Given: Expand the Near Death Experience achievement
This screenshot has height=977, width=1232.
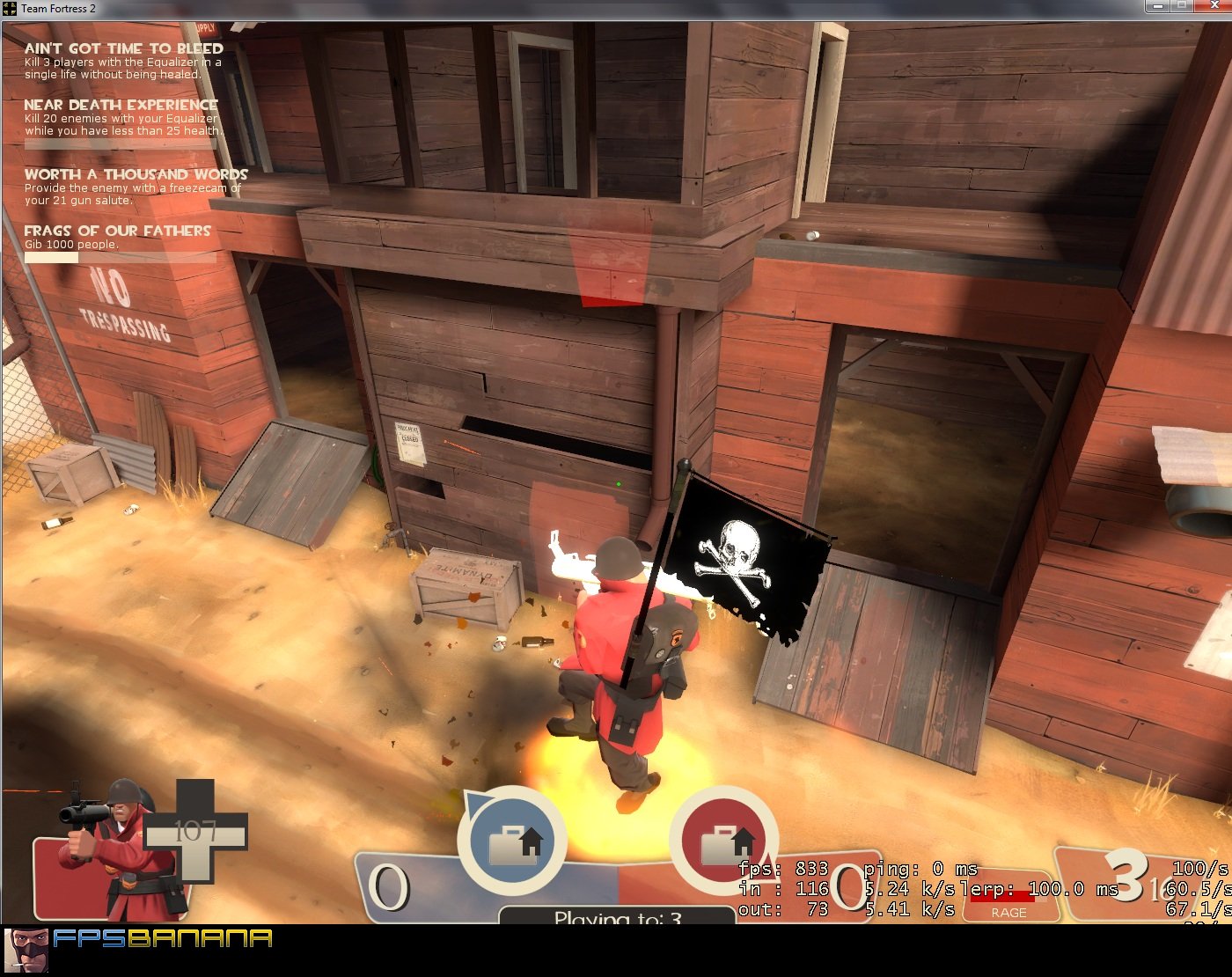Looking at the screenshot, I should pyautogui.click(x=121, y=117).
